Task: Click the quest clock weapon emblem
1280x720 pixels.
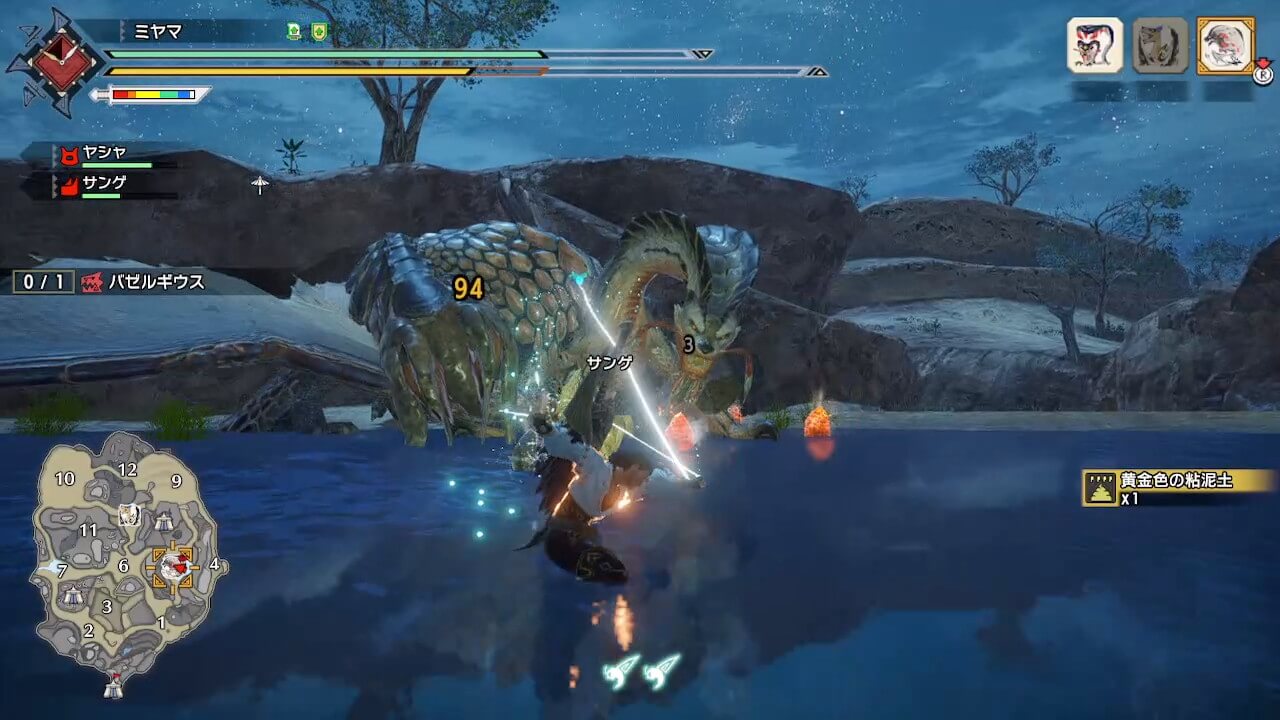Action: [x=53, y=62]
